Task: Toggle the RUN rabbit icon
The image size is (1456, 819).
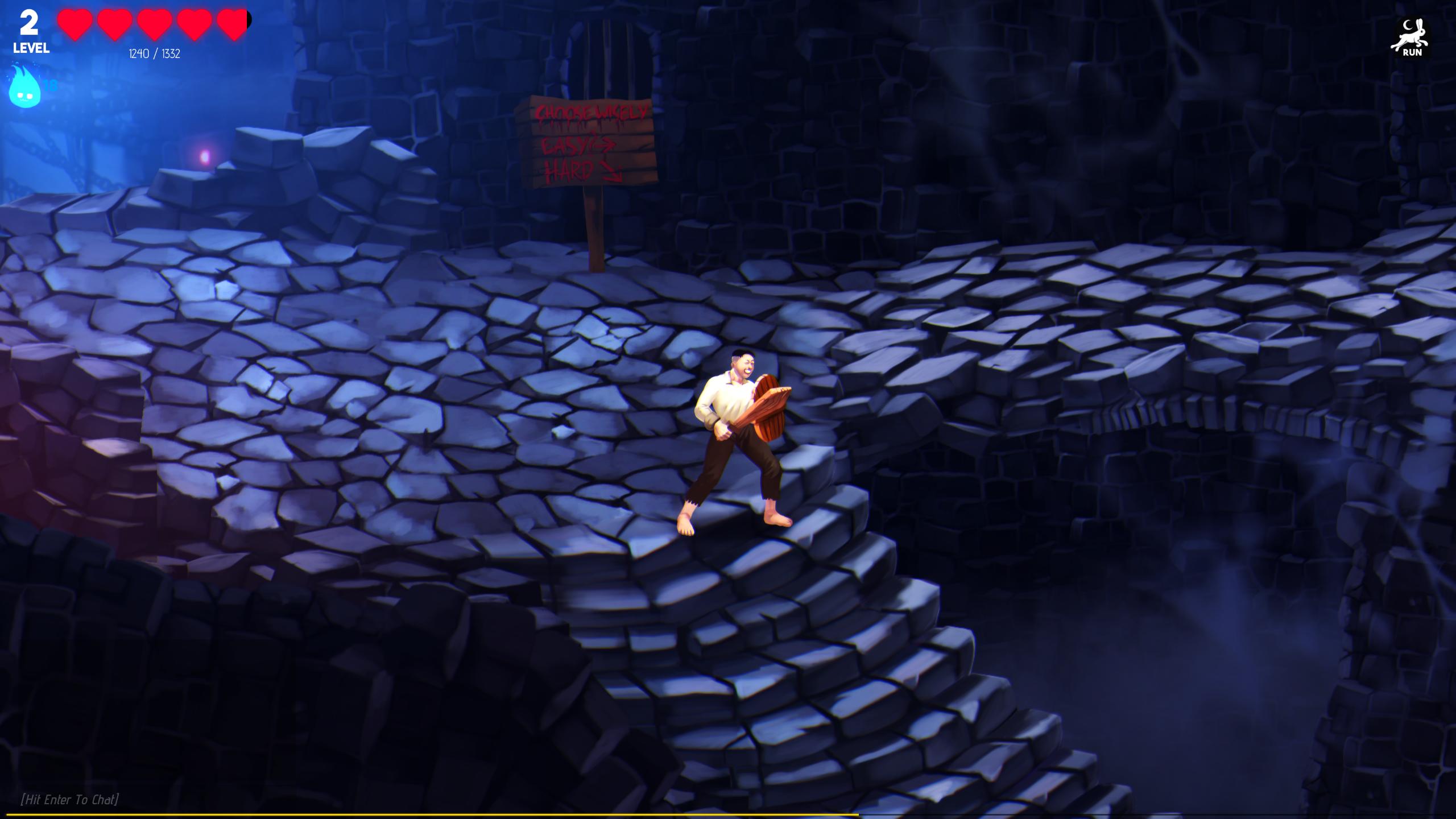Action: click(1411, 39)
